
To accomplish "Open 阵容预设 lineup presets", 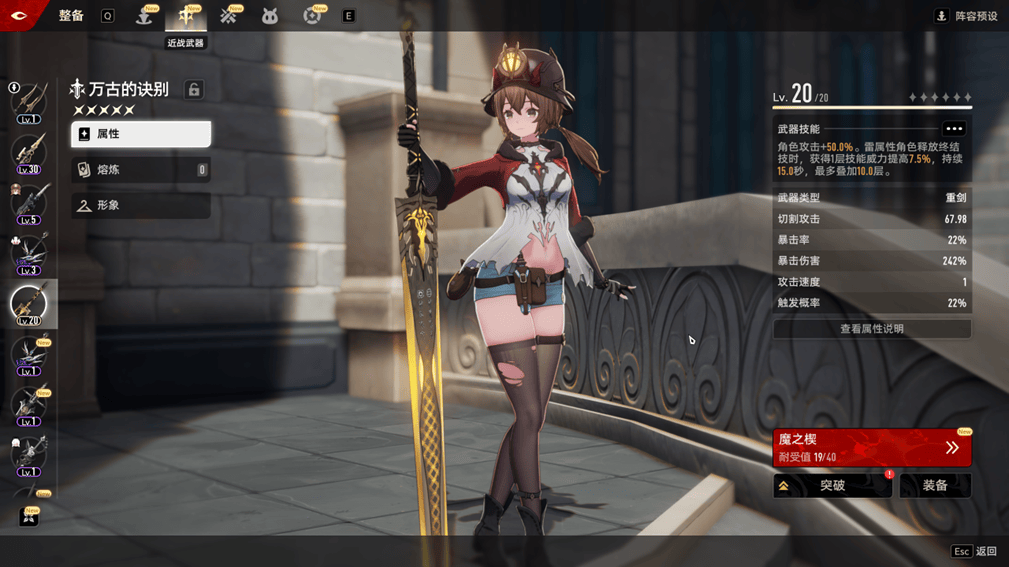I will (966, 16).
